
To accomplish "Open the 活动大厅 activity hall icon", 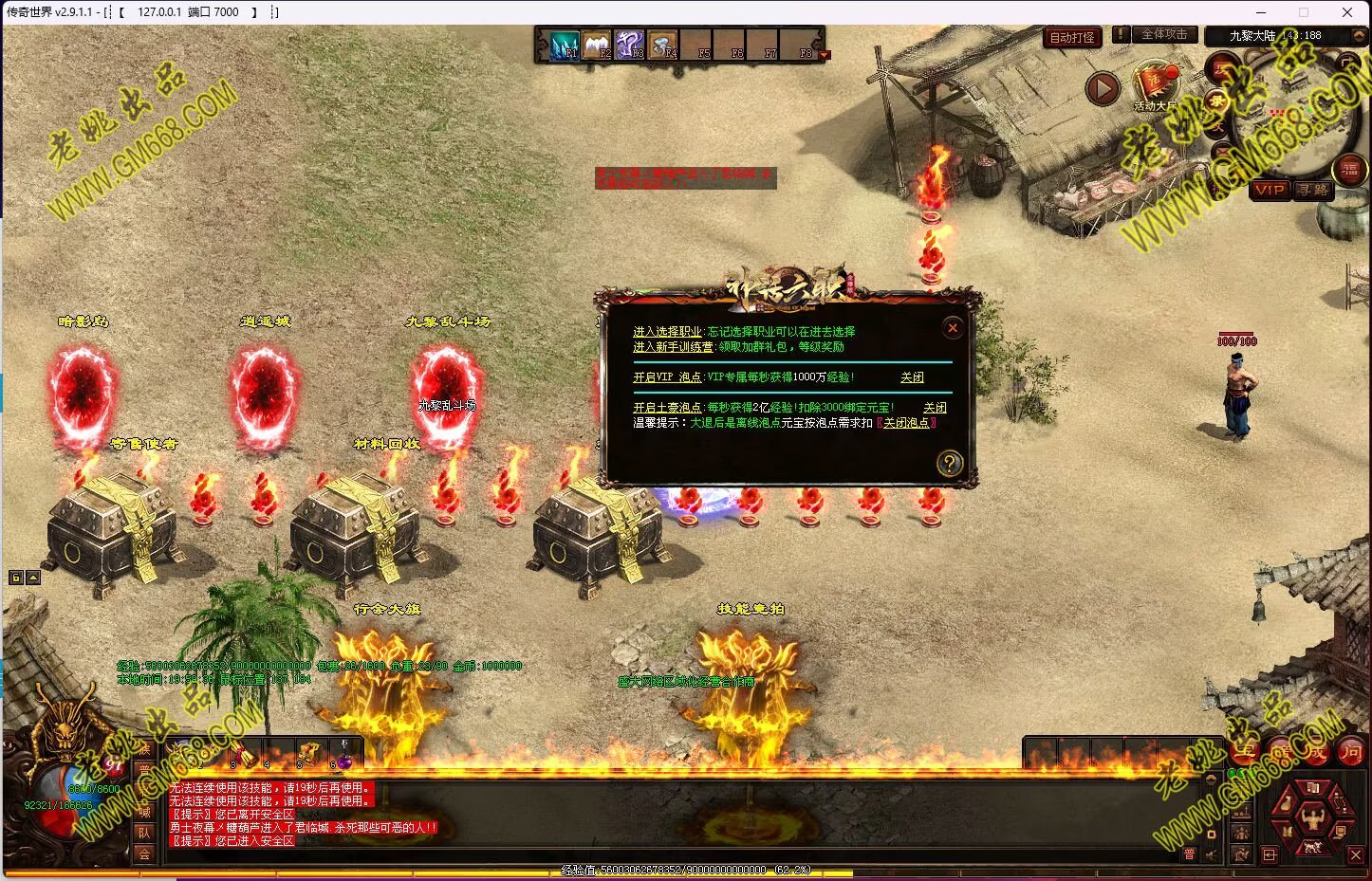I will pyautogui.click(x=1155, y=85).
